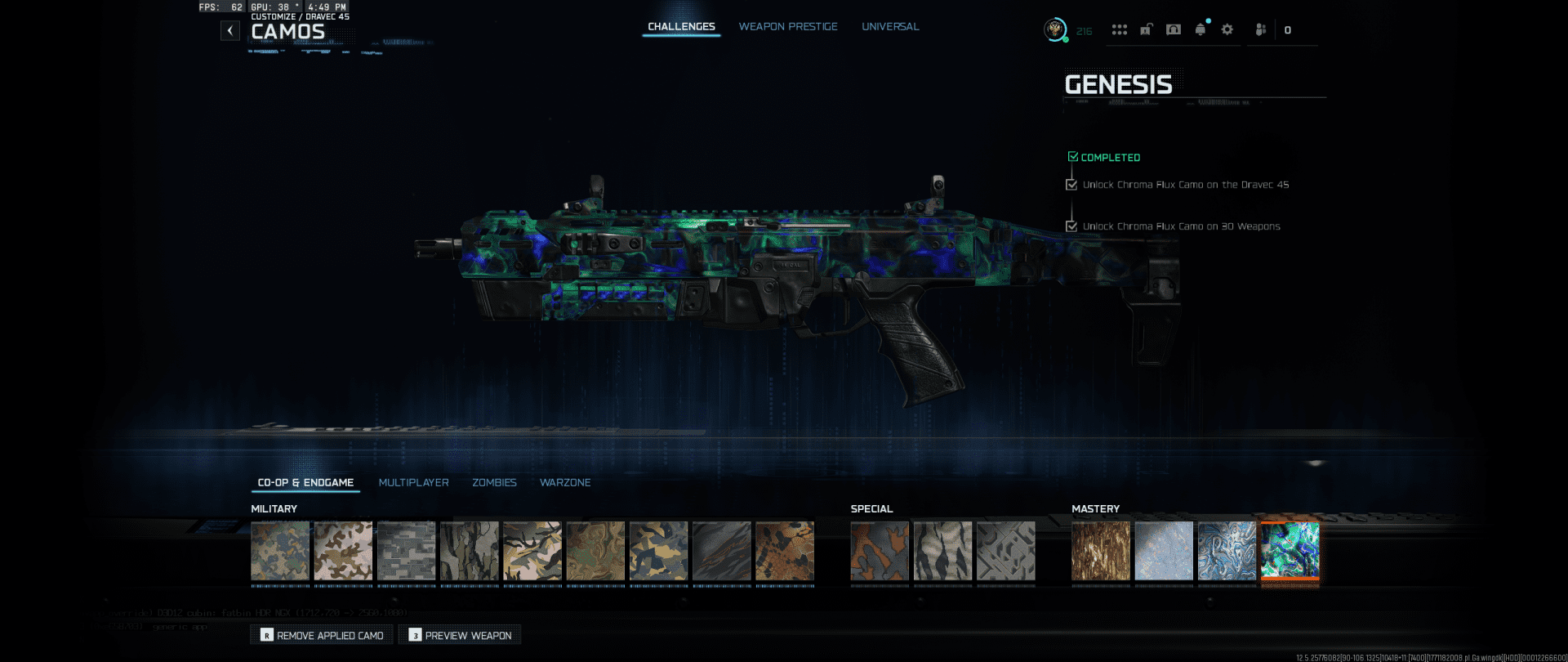Open settings with the gear icon
The width and height of the screenshot is (1568, 662).
coord(1227,29)
